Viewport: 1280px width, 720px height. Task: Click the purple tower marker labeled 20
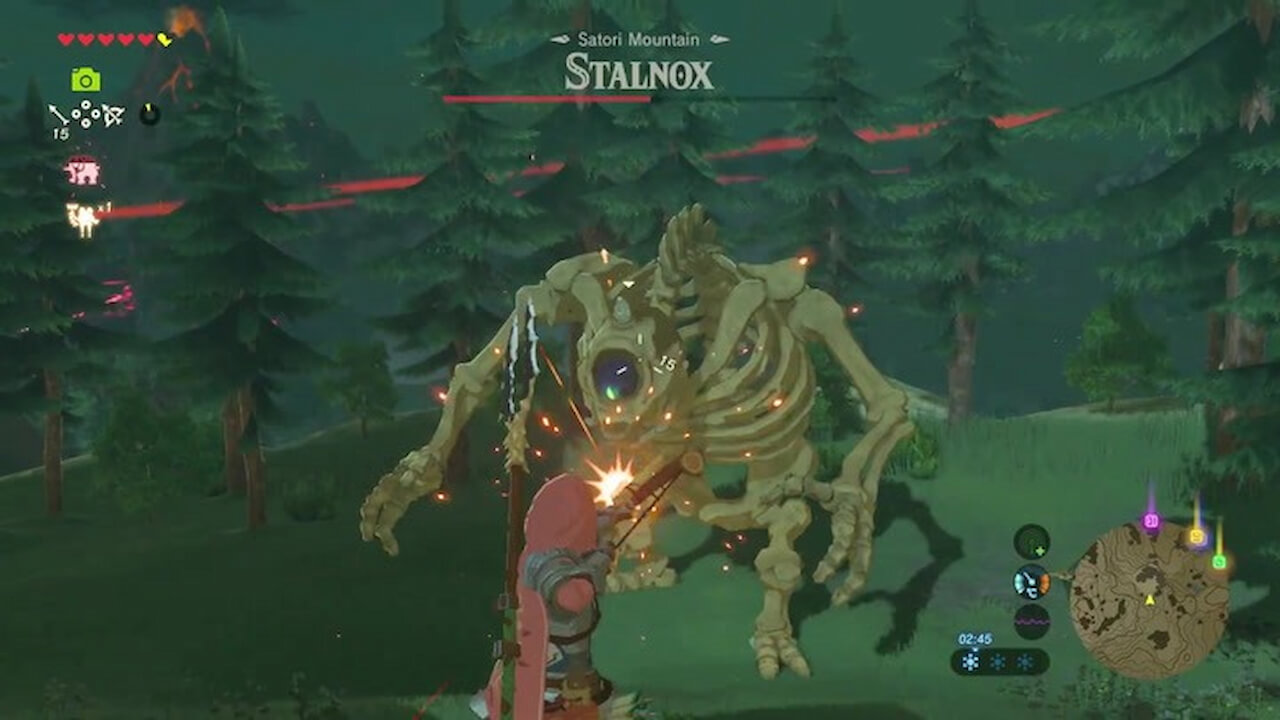[x=1150, y=519]
